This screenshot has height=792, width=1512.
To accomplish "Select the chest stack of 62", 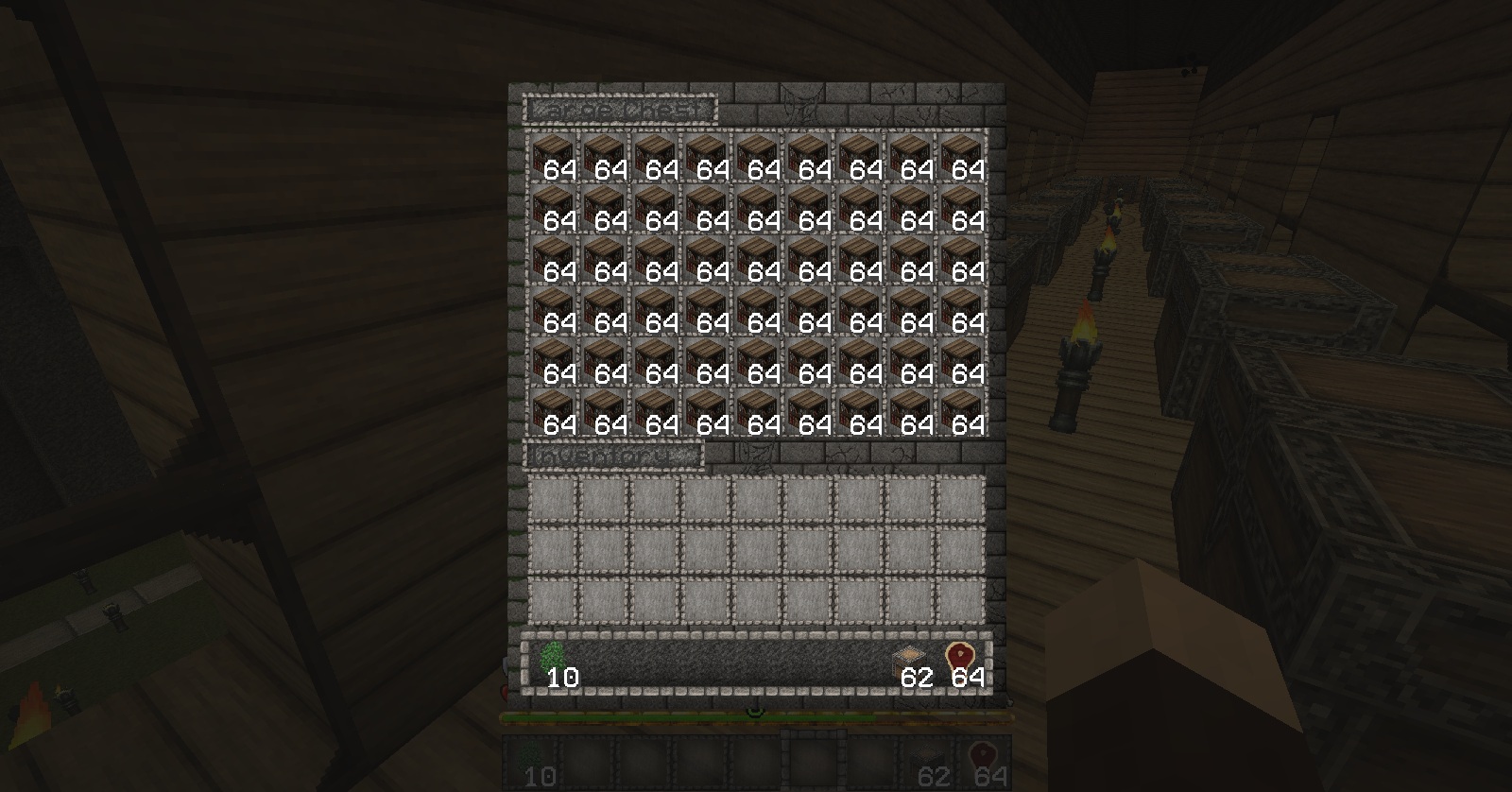I will [912, 662].
